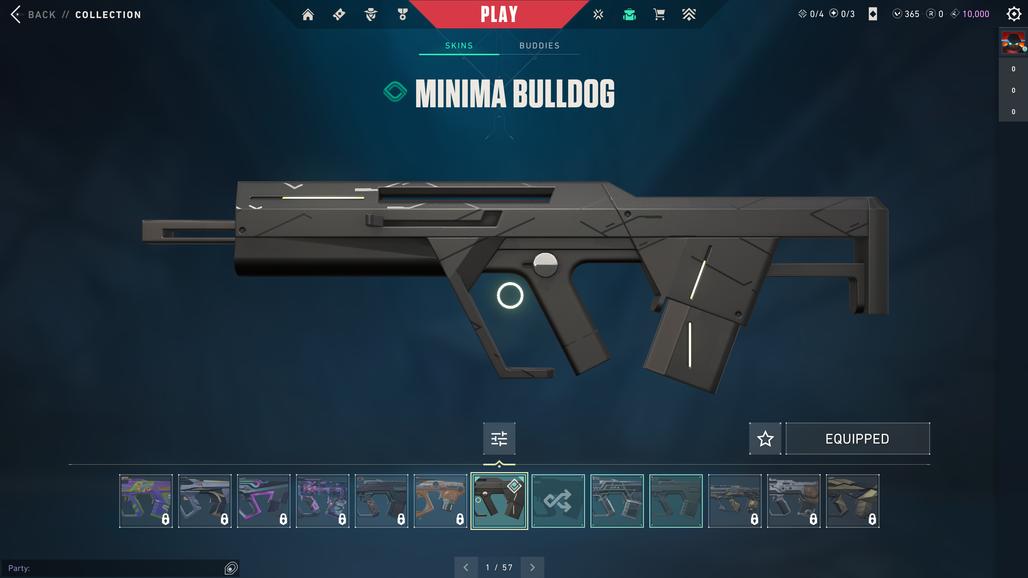1028x578 pixels.
Task: Open the store via shopping cart icon
Action: [659, 15]
